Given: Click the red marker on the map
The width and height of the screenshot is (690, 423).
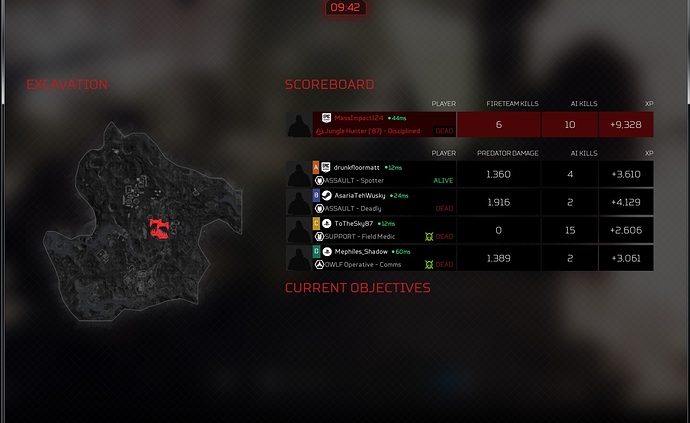Looking at the screenshot, I should tap(157, 229).
